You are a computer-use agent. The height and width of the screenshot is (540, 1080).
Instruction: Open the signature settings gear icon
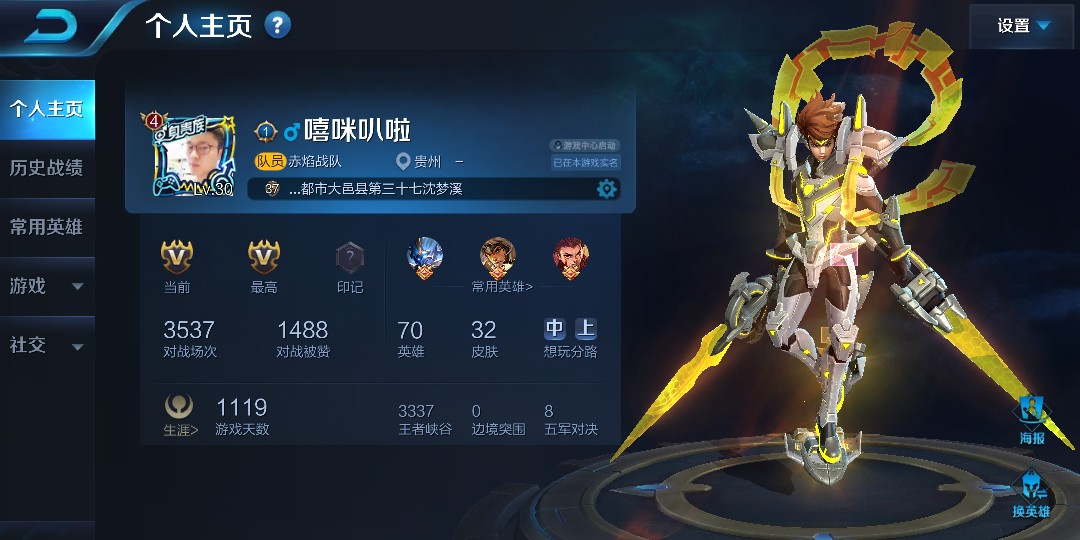click(x=607, y=189)
